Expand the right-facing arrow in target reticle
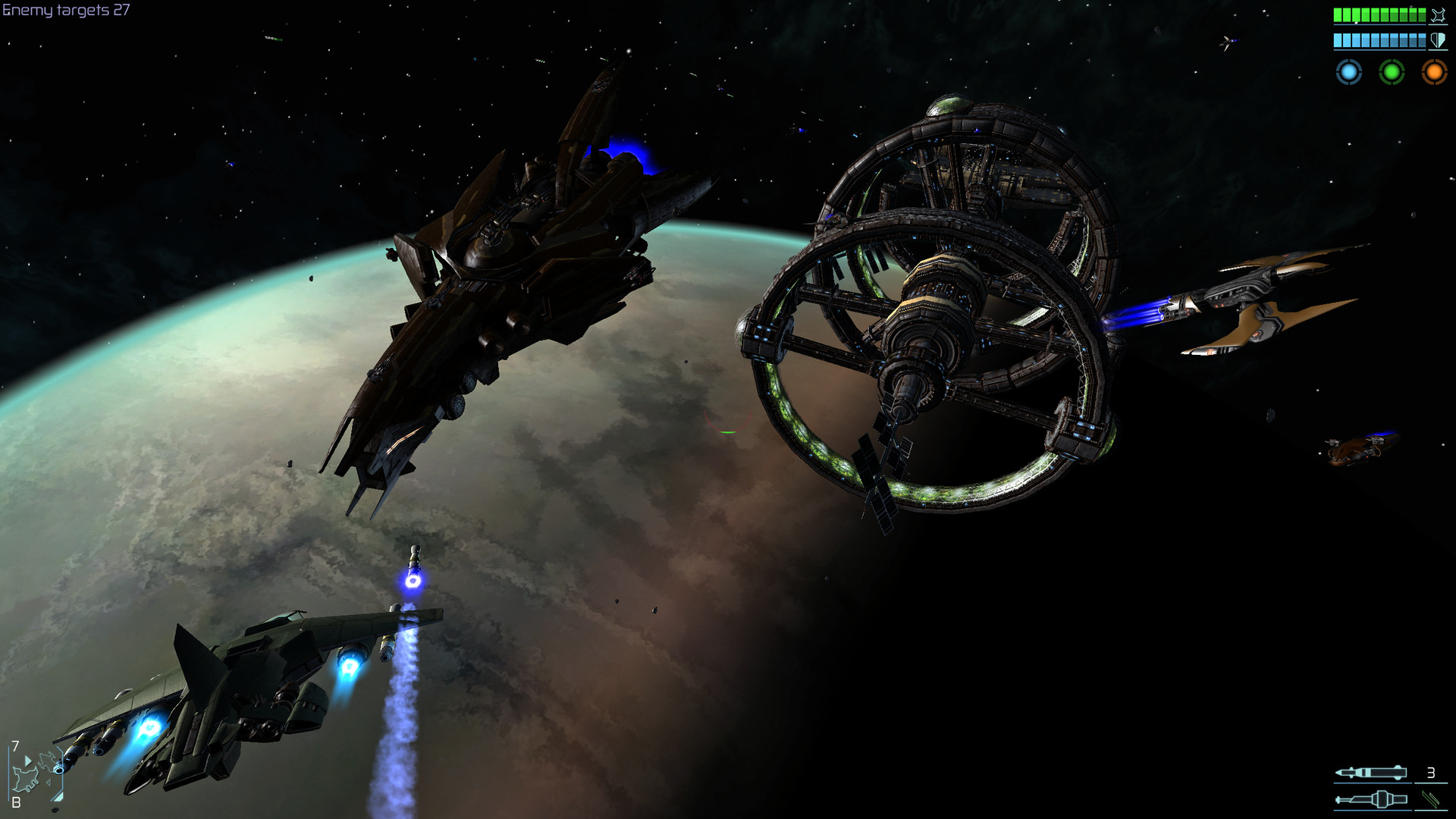The height and width of the screenshot is (819, 1456). [29, 761]
